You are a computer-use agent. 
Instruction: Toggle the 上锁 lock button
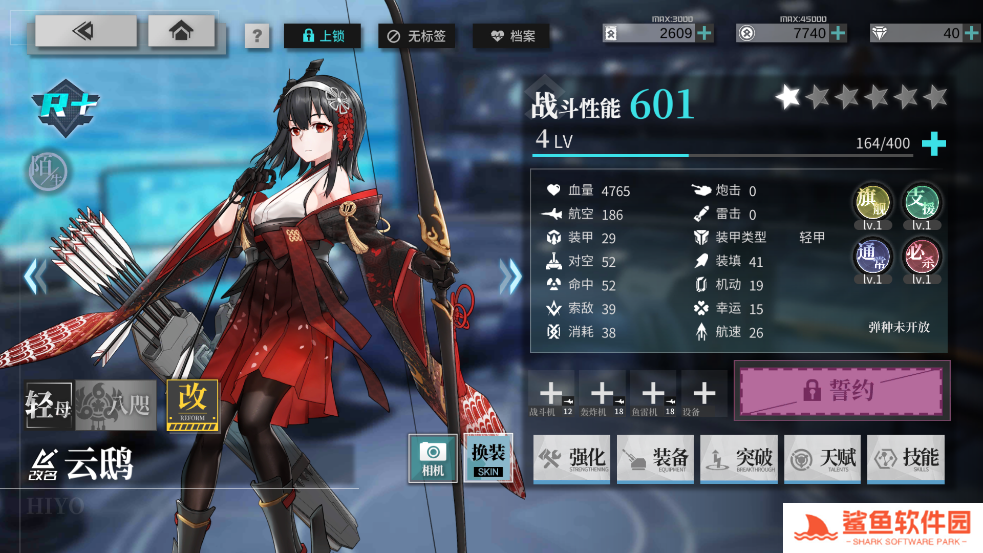coord(322,37)
